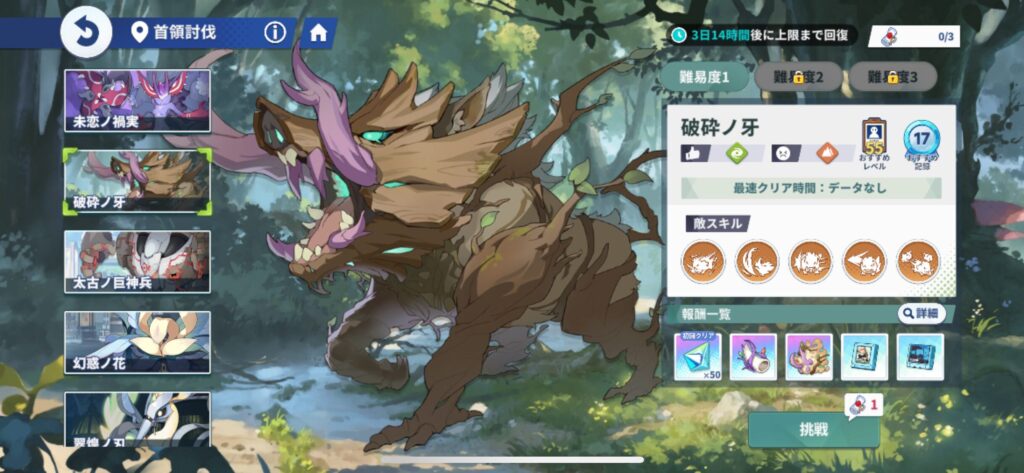Pick the 幻惑ノ花 boss tile
1024x473 pixels.
tap(137, 342)
